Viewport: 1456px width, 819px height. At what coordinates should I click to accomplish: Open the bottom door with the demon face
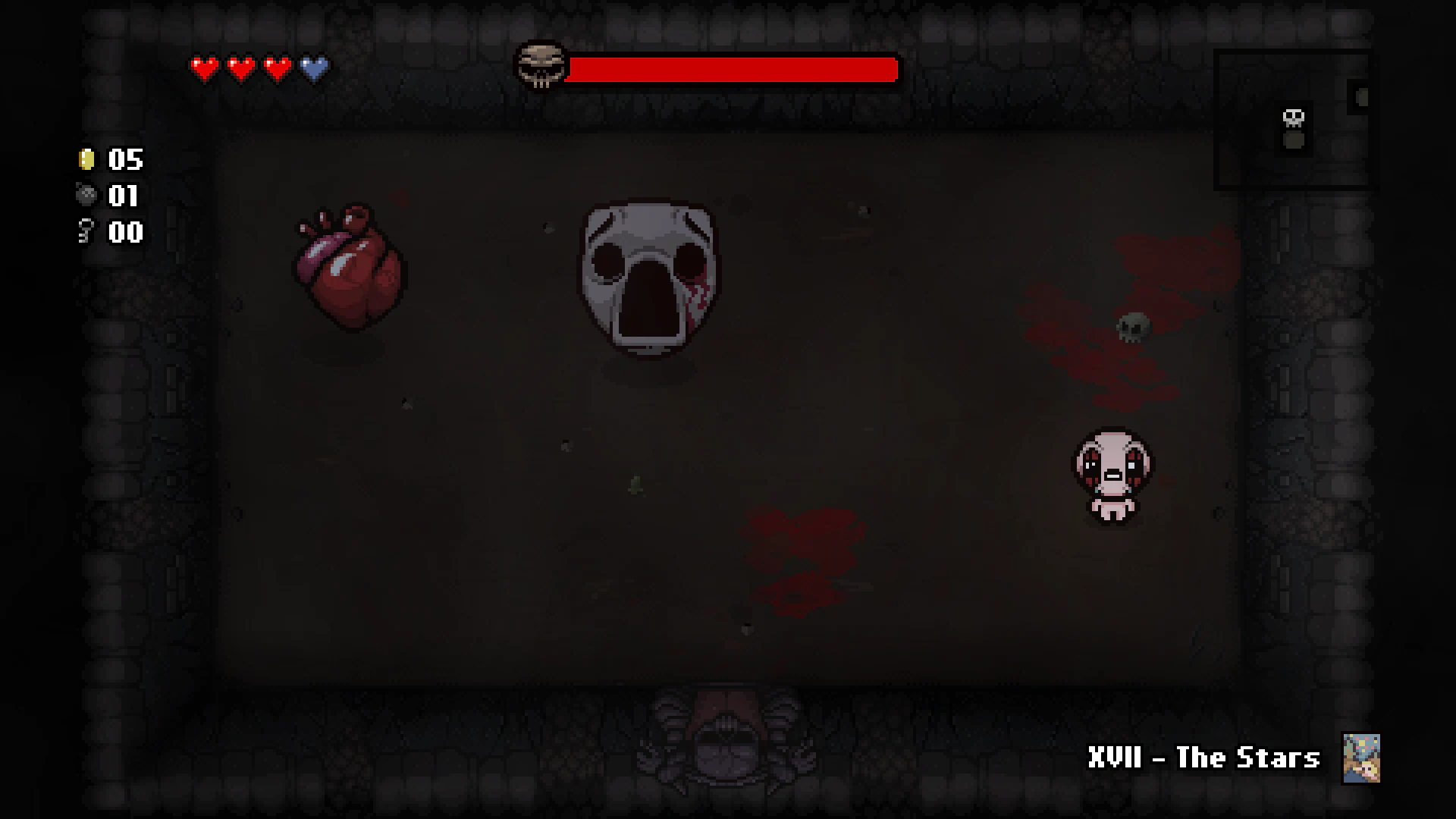coord(728,743)
